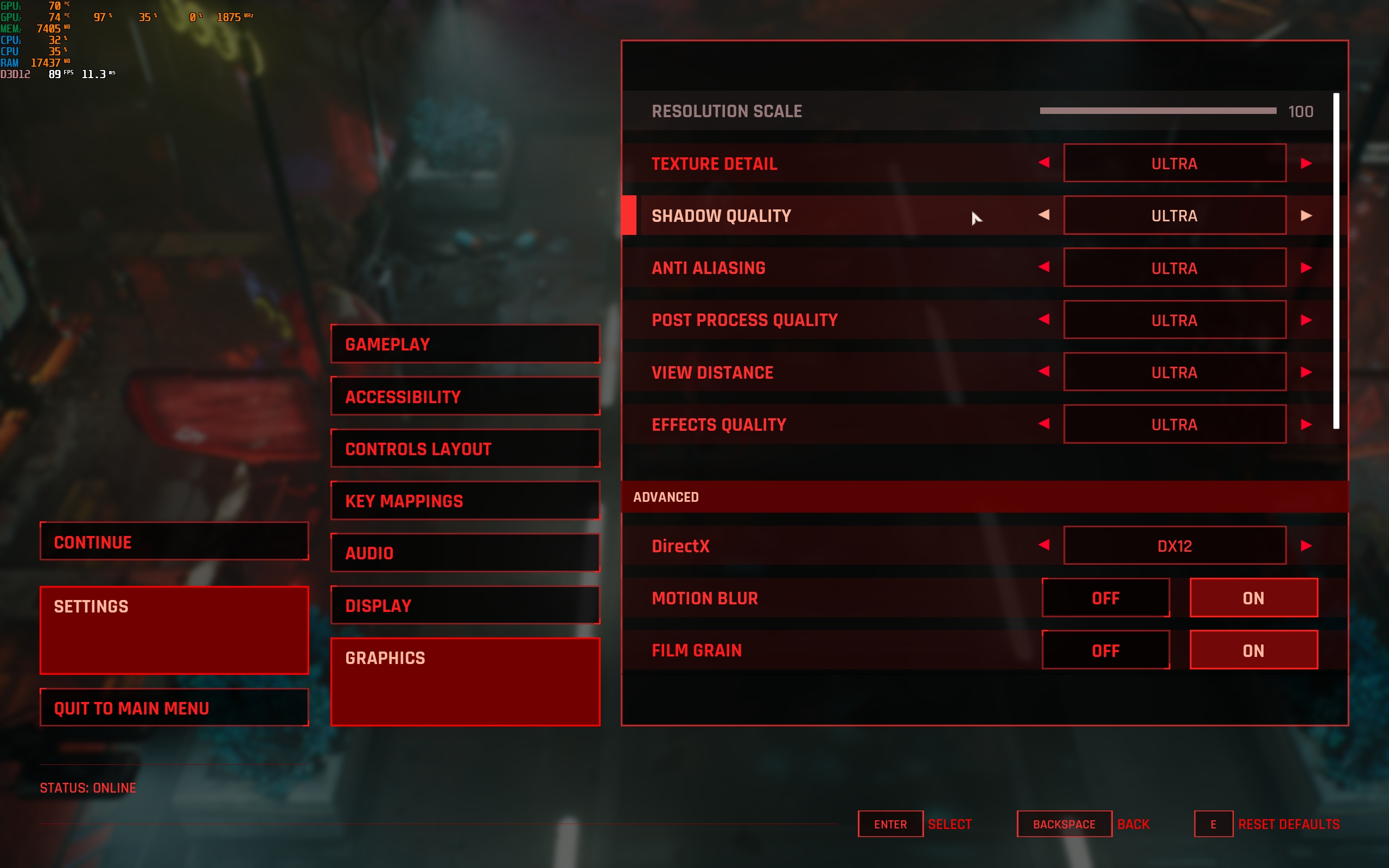This screenshot has height=868, width=1389.
Task: Lower Shadow Quality with left arrow
Action: pyautogui.click(x=1044, y=215)
